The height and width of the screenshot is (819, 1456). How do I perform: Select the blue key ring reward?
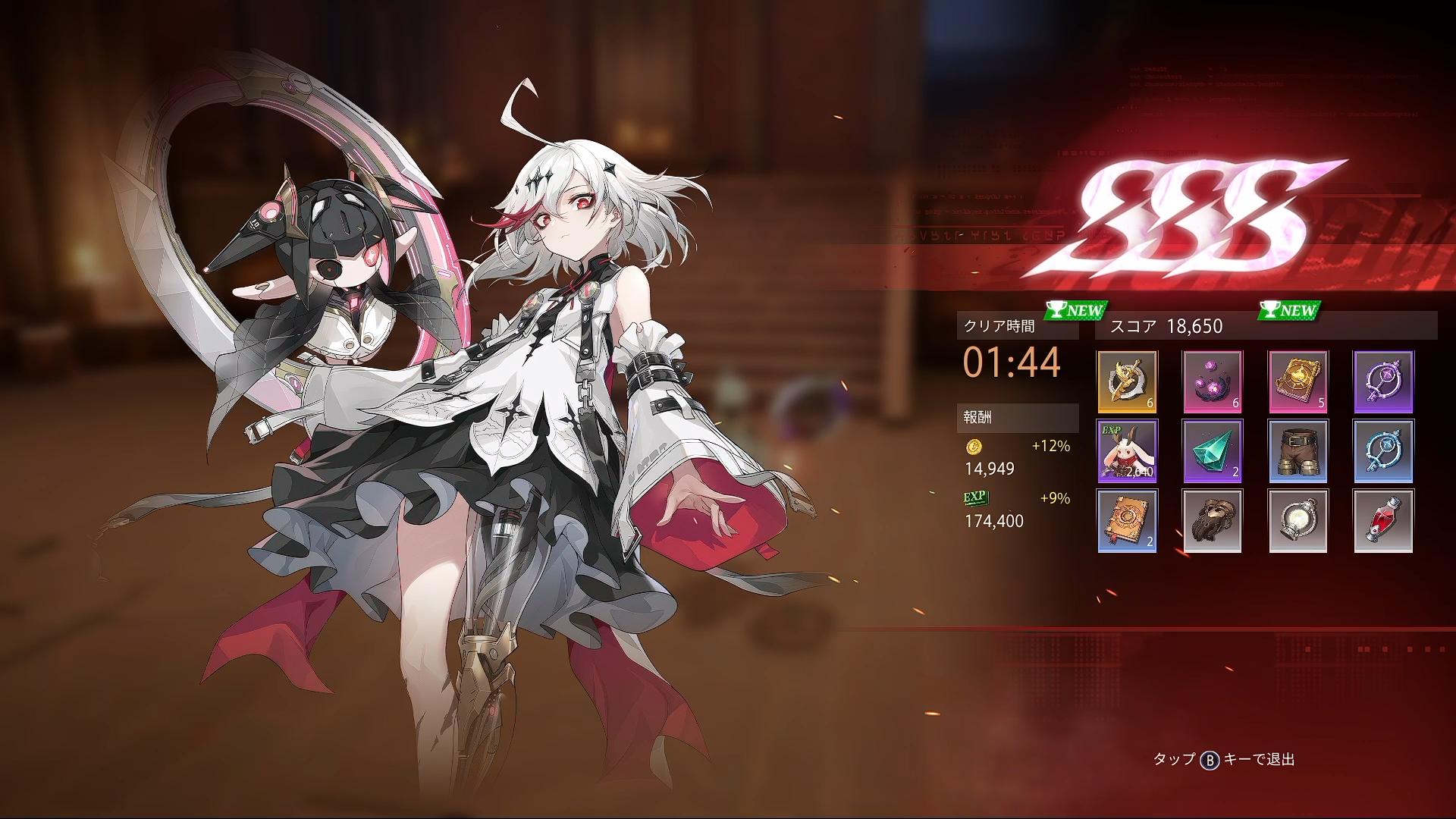pos(1383,451)
